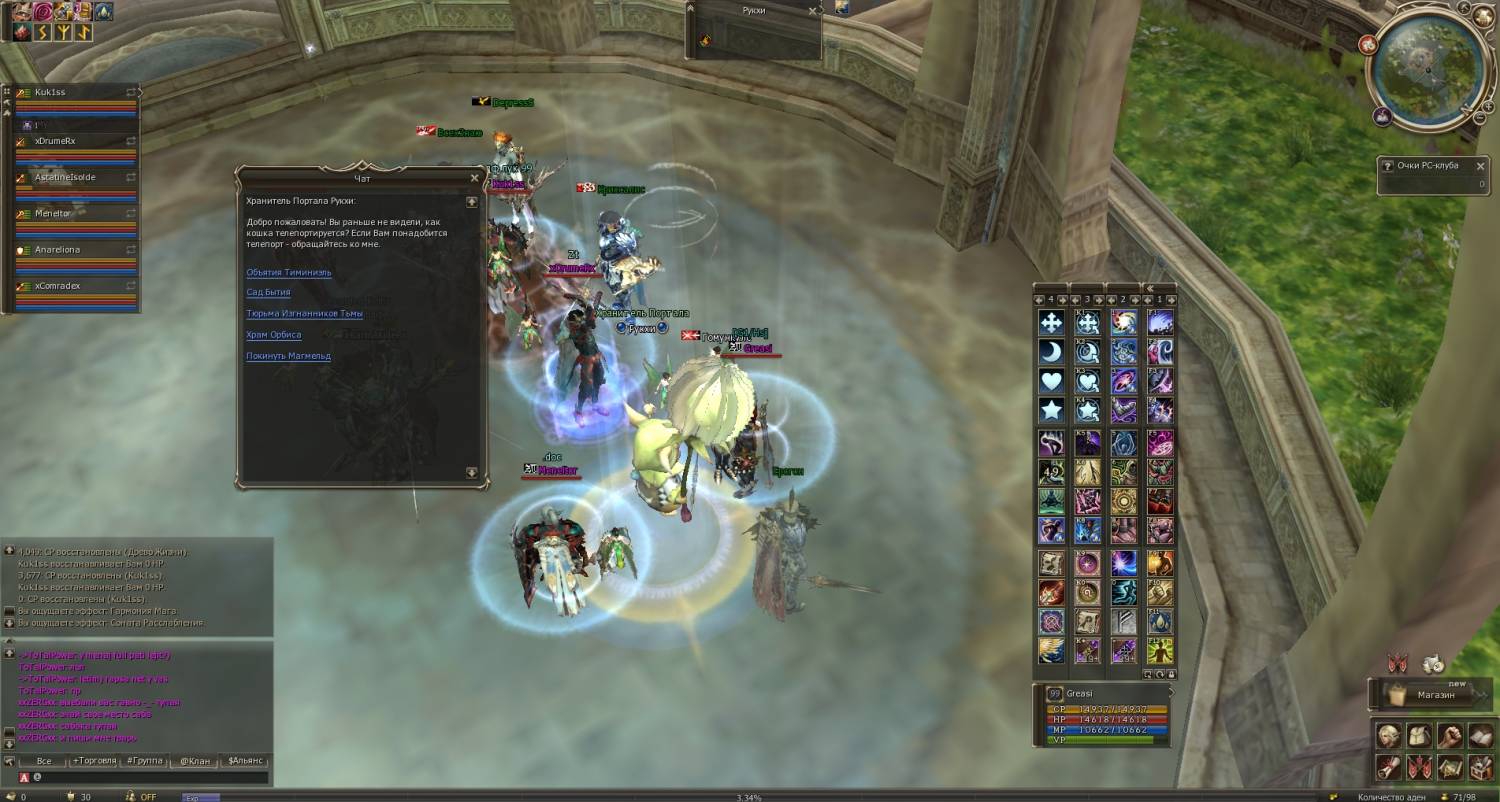
Task: Select the Сад Бытия teleport destination
Action: tap(268, 293)
